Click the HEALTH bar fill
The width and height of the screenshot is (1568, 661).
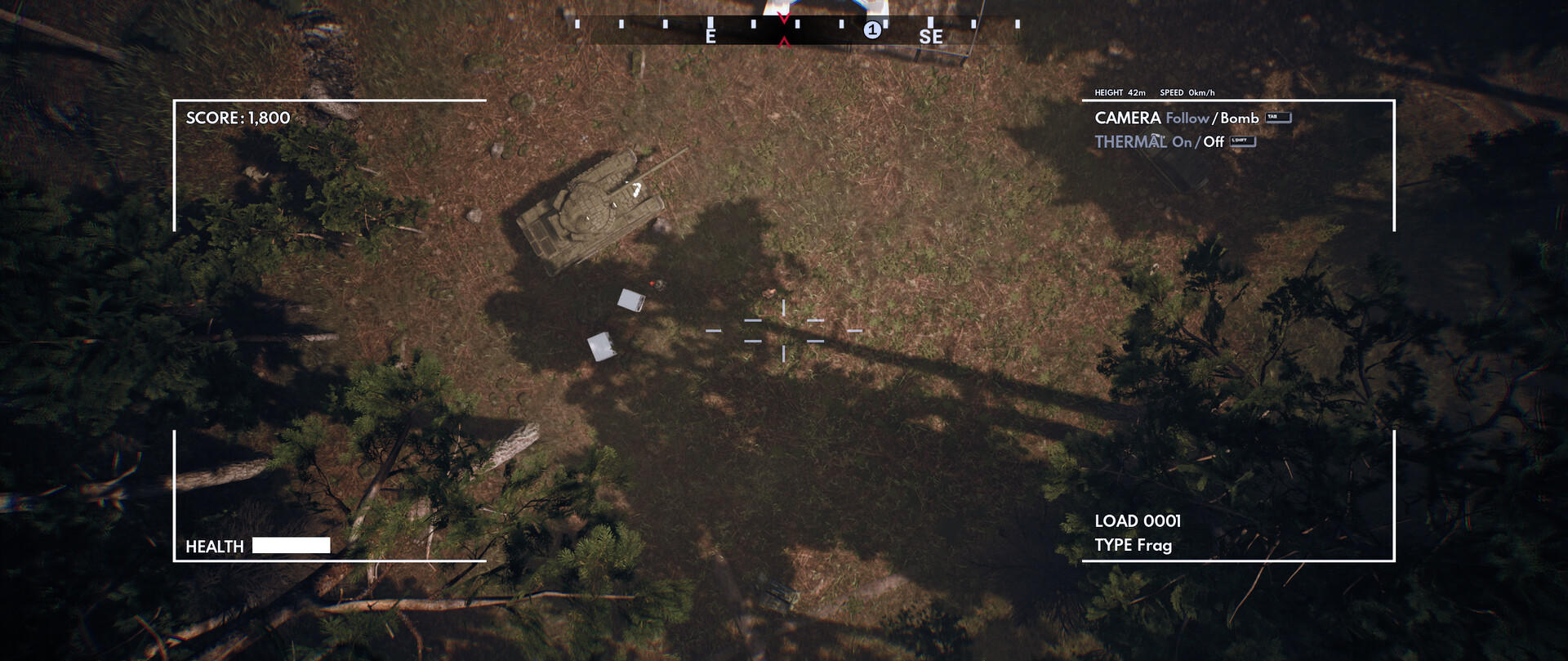pyautogui.click(x=291, y=544)
